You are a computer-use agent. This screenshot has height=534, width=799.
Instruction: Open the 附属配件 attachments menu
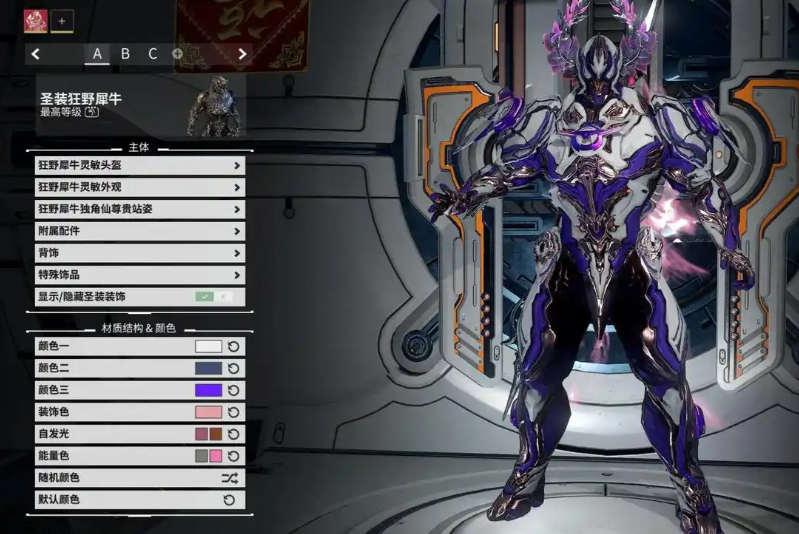[x=140, y=231]
